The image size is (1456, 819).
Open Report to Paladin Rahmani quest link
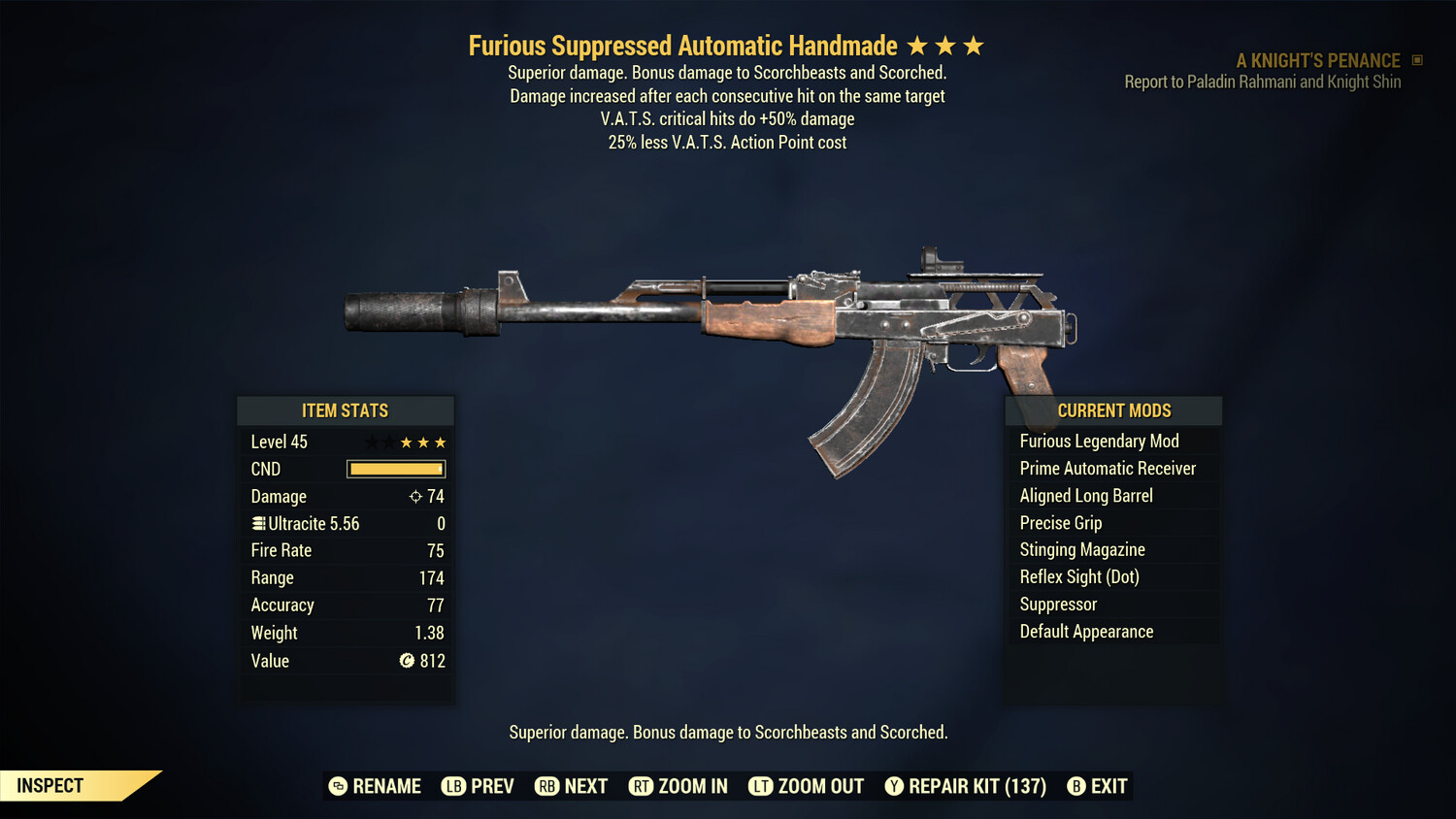coord(1263,82)
